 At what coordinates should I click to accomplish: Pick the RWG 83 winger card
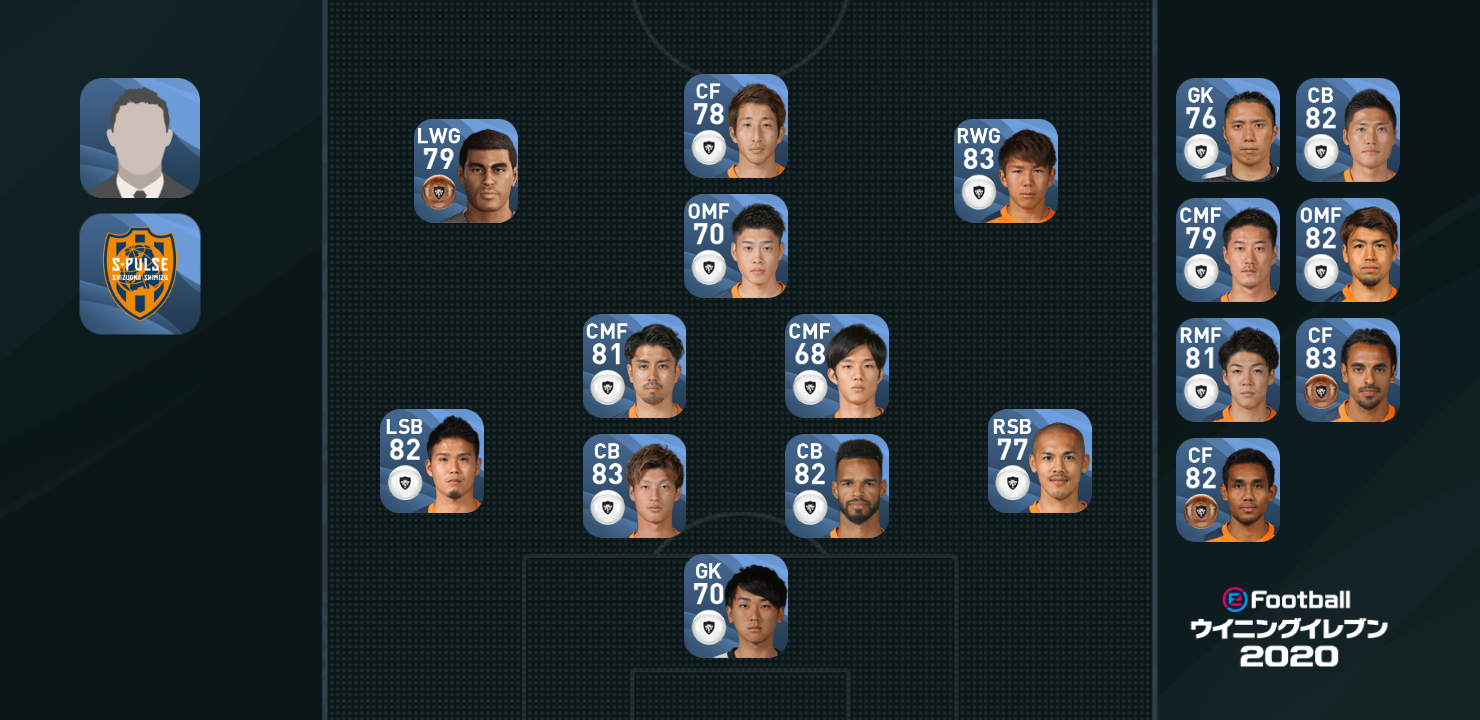point(1006,171)
